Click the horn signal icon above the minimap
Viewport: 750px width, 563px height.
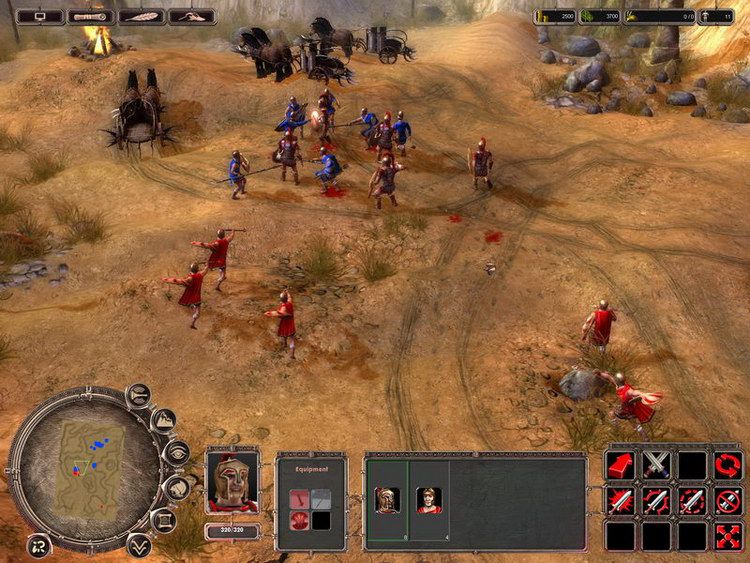point(138,398)
